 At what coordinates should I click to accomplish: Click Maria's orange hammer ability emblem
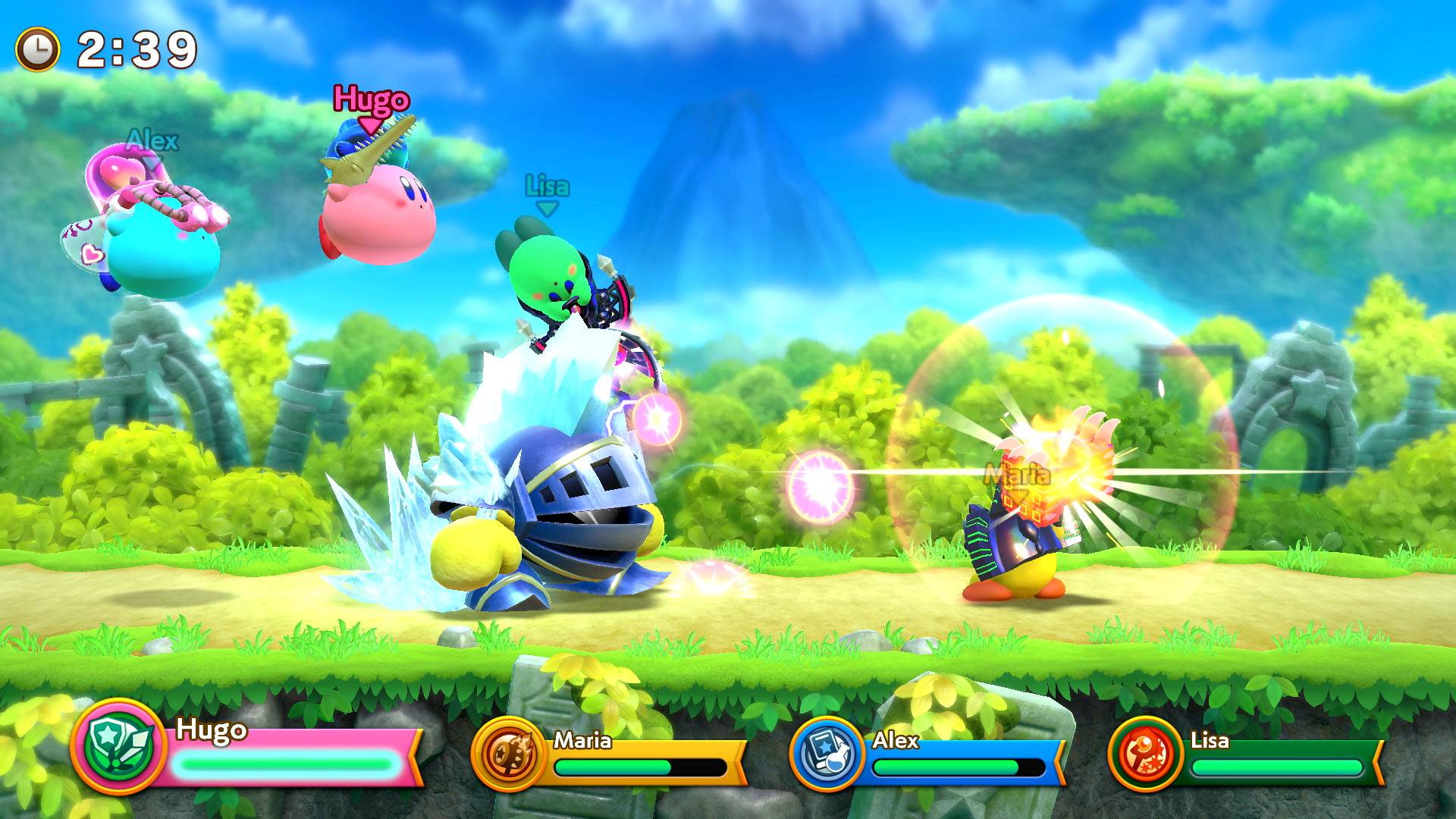(x=507, y=755)
